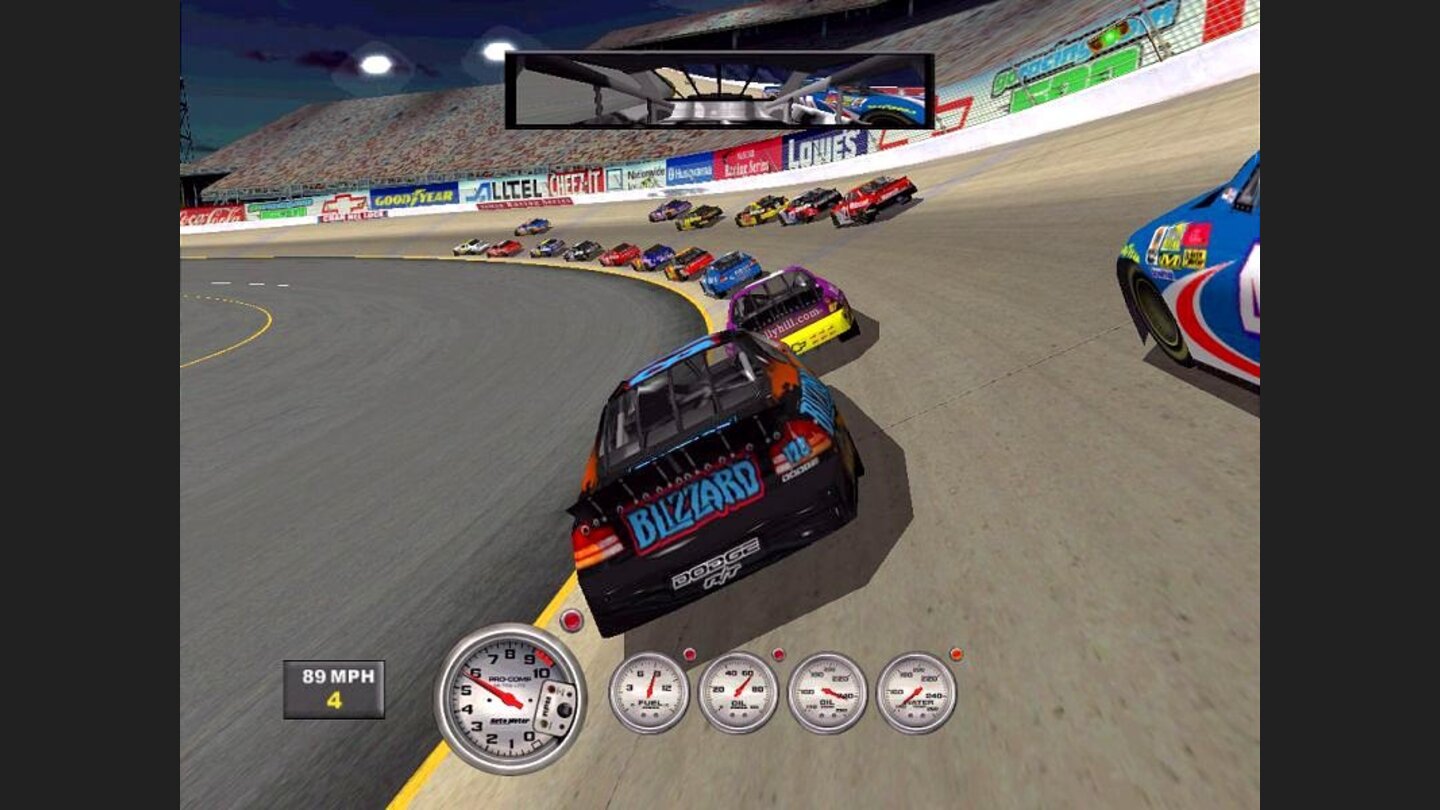Click the OIL pressure gauge
1440x810 pixels.
tap(739, 692)
